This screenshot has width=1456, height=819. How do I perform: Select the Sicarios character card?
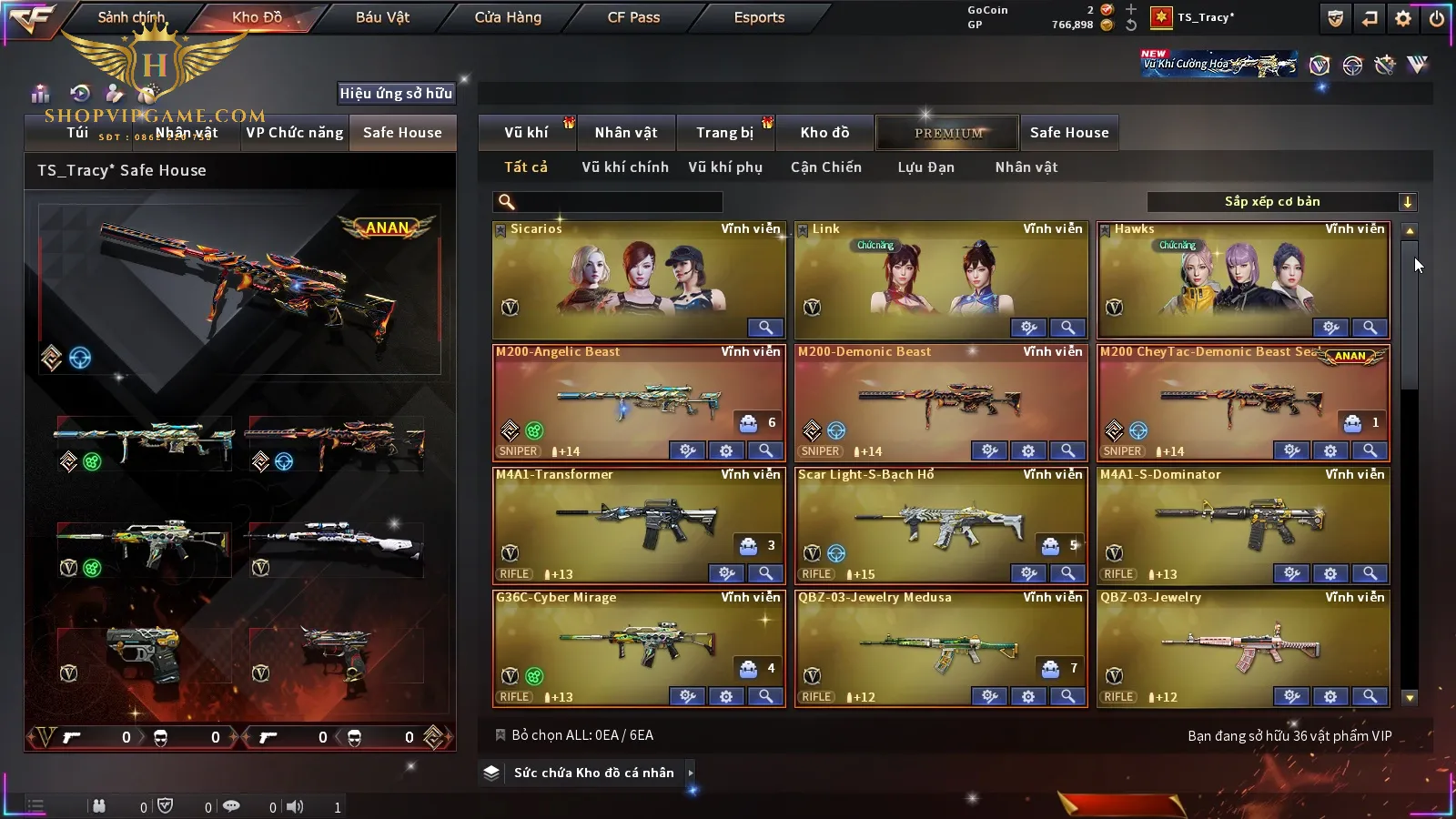pyautogui.click(x=637, y=278)
